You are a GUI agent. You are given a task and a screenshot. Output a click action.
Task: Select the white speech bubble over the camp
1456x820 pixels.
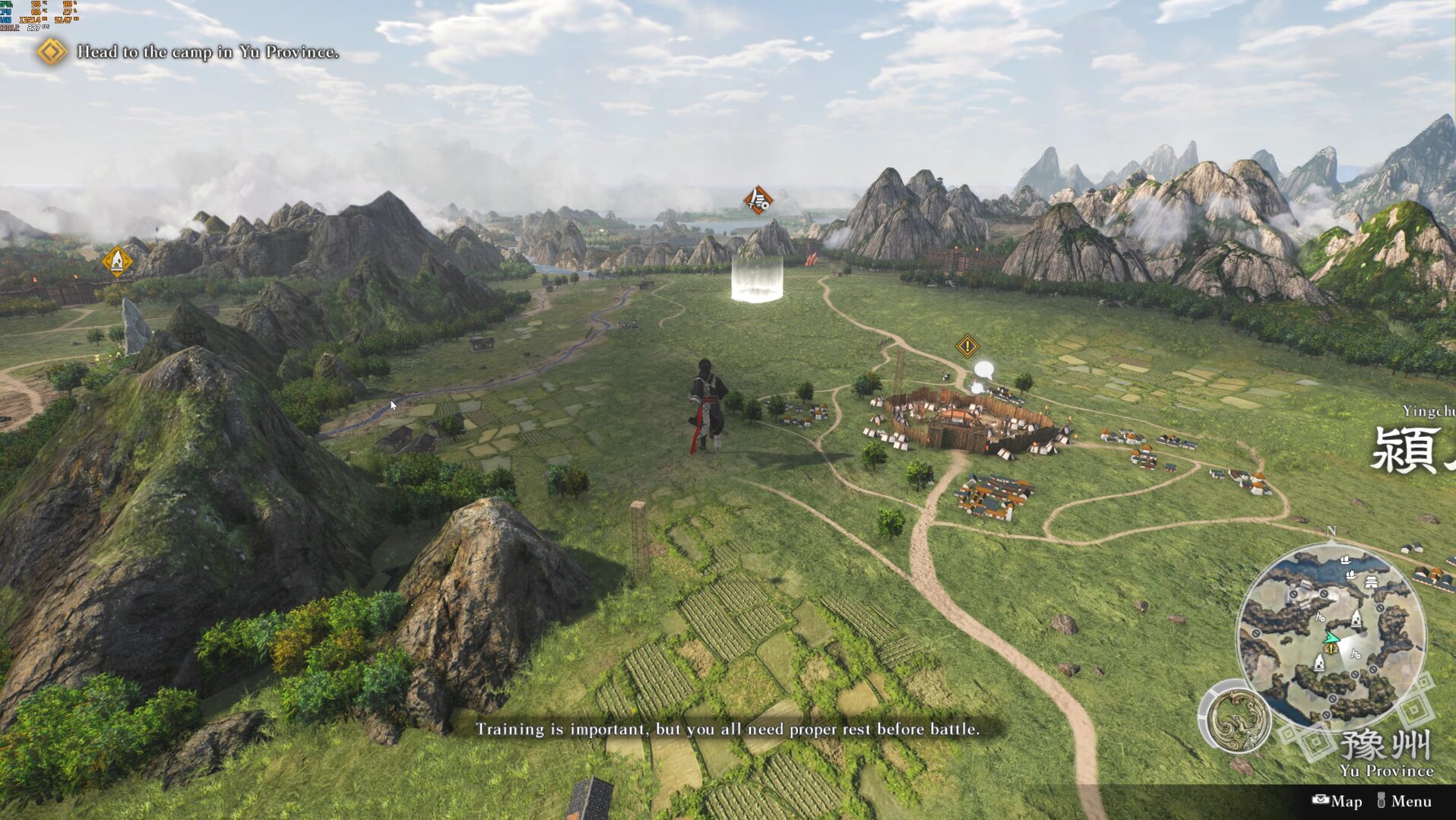pos(984,371)
